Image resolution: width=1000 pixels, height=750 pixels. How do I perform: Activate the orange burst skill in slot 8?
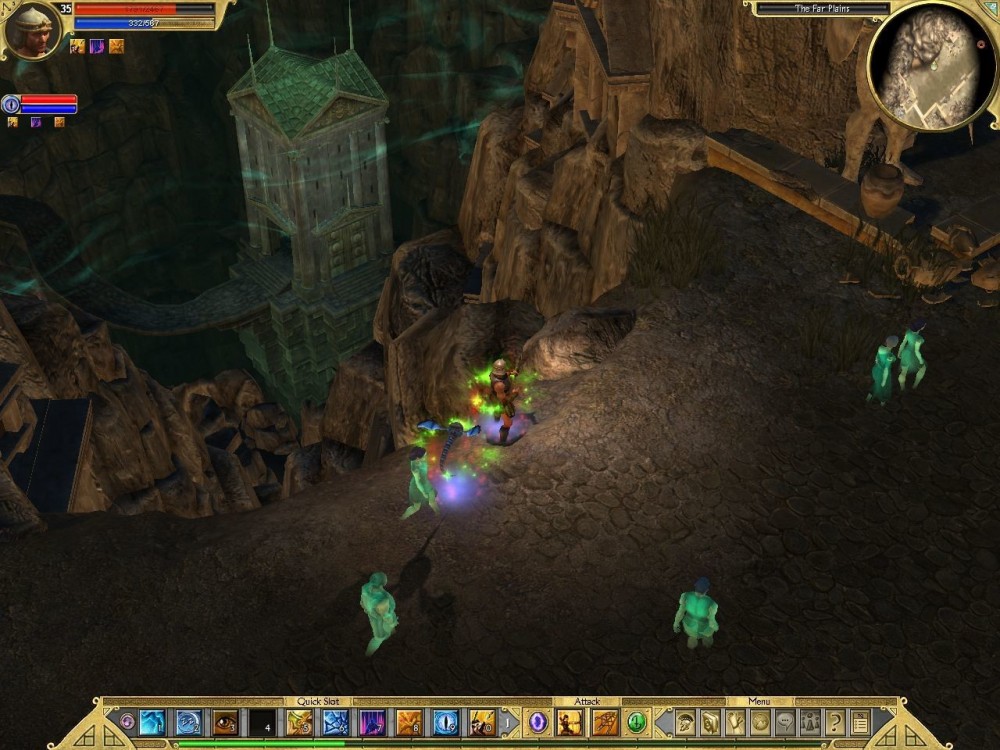[409, 722]
